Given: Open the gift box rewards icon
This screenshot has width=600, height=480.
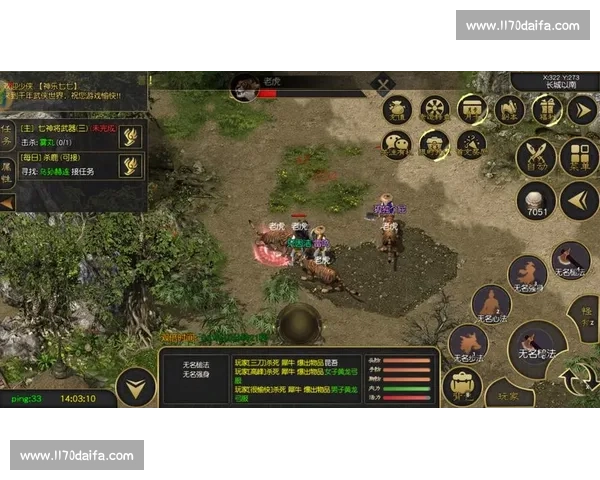Looking at the screenshot, I should point(546,109).
